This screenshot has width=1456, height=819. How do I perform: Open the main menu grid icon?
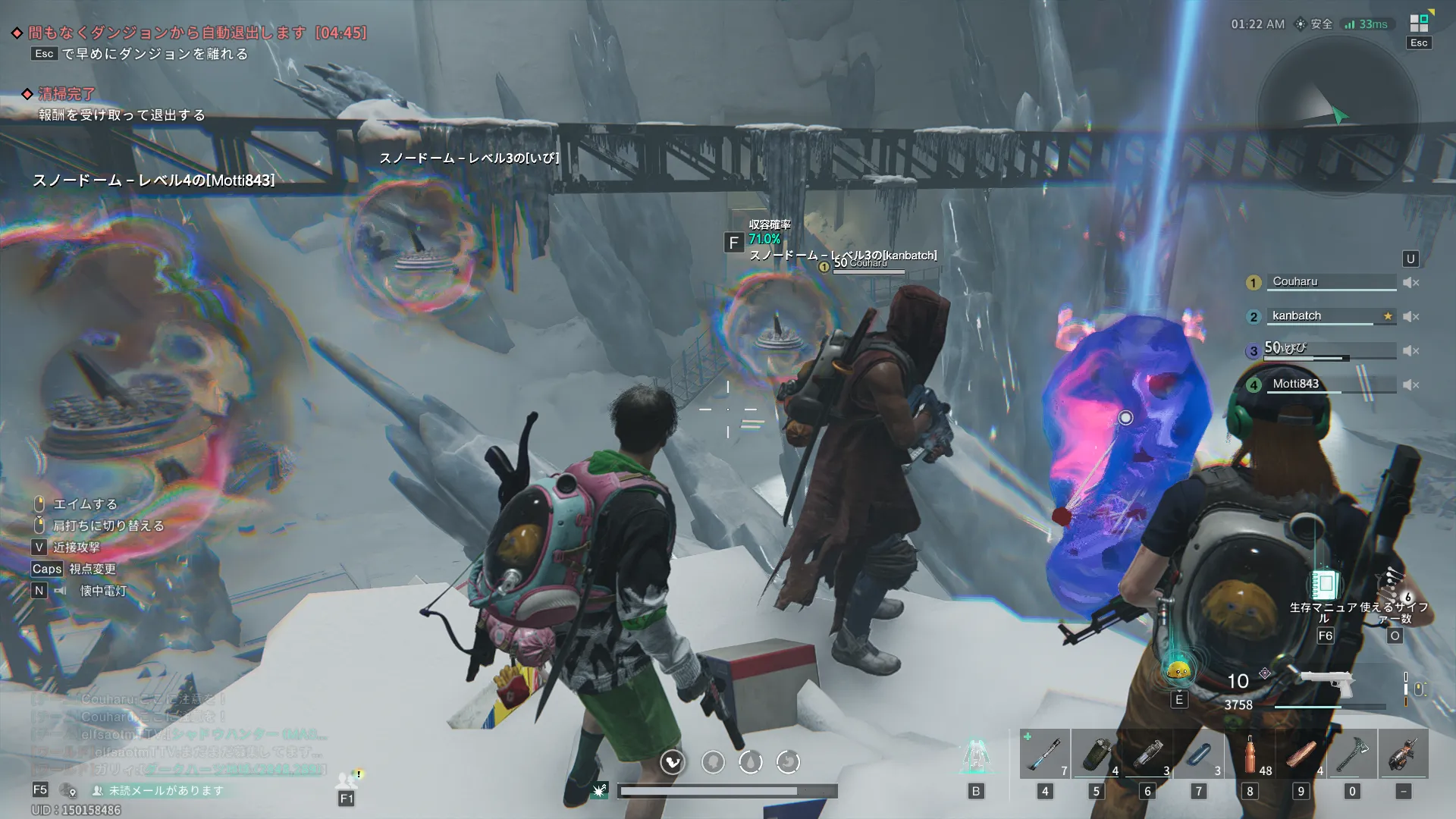(1419, 24)
